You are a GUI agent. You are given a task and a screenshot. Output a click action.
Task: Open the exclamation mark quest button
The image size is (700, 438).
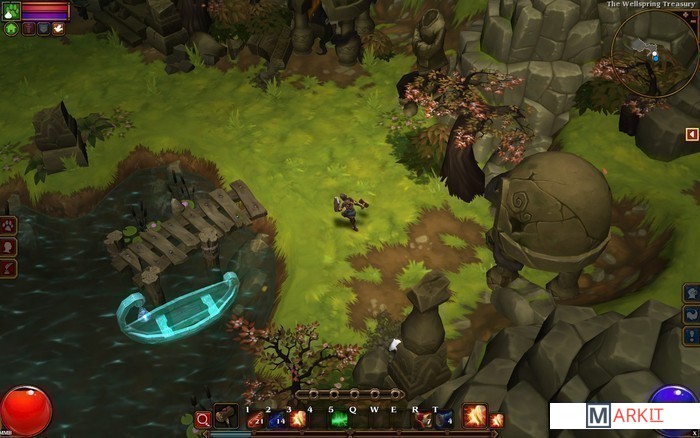[x=690, y=335]
